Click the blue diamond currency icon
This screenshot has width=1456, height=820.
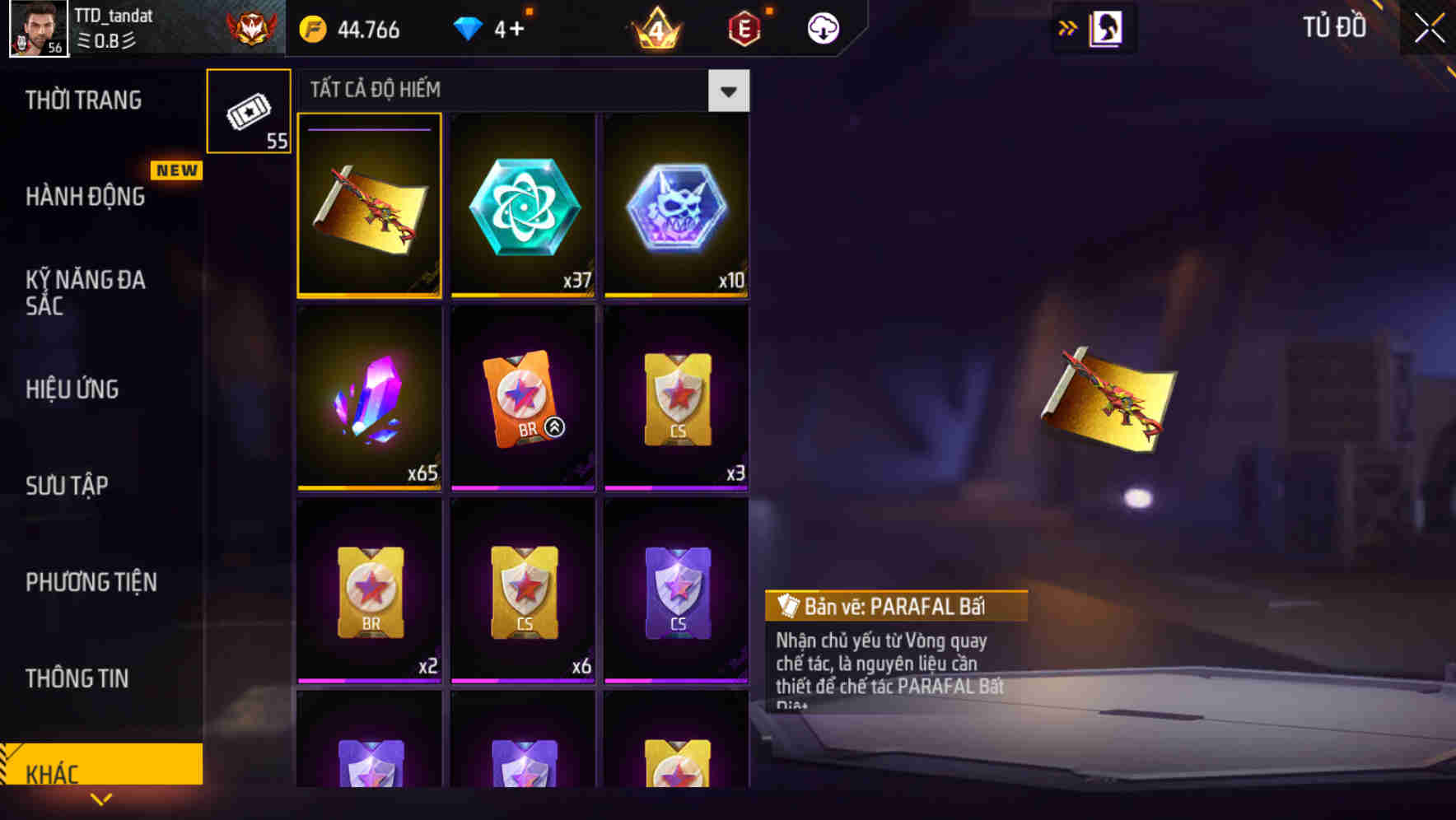click(467, 27)
